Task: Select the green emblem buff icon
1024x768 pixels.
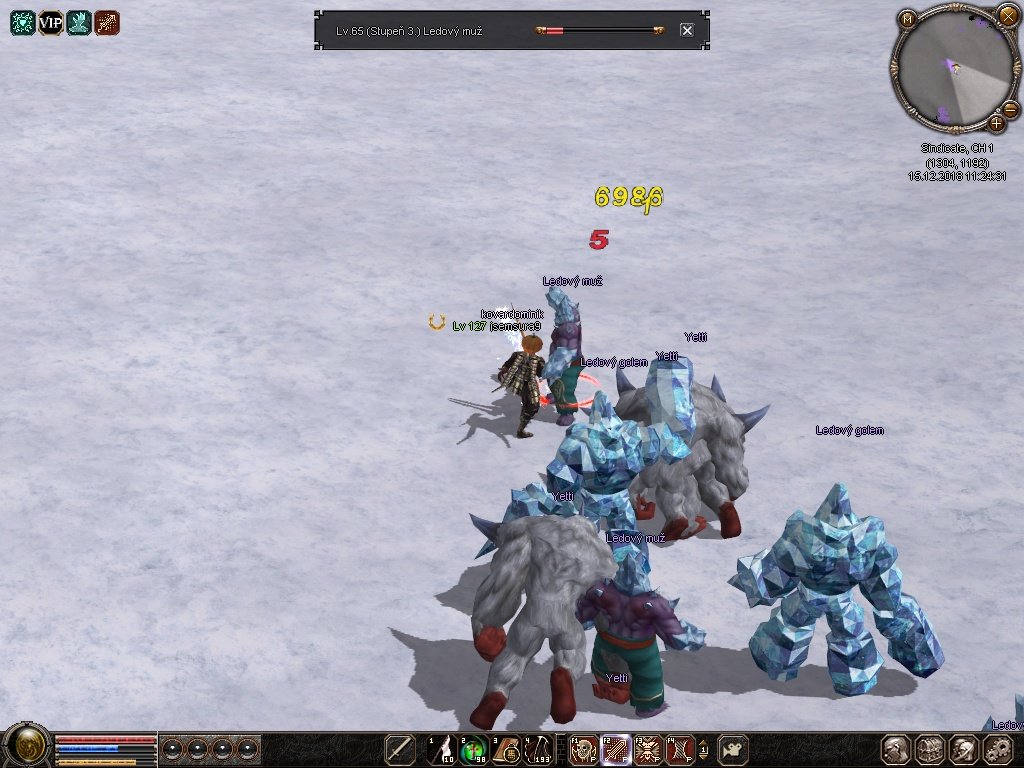Action: pos(23,23)
